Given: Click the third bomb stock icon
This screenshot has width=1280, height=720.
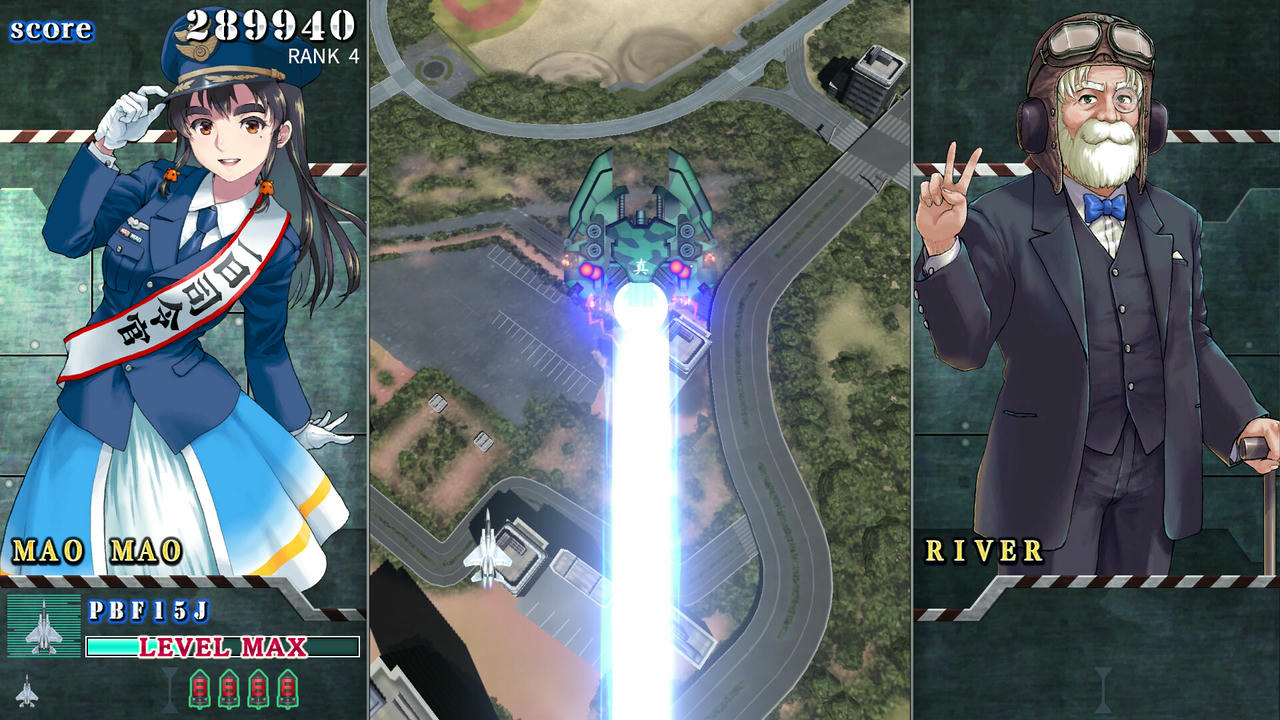Looking at the screenshot, I should pos(260,688).
